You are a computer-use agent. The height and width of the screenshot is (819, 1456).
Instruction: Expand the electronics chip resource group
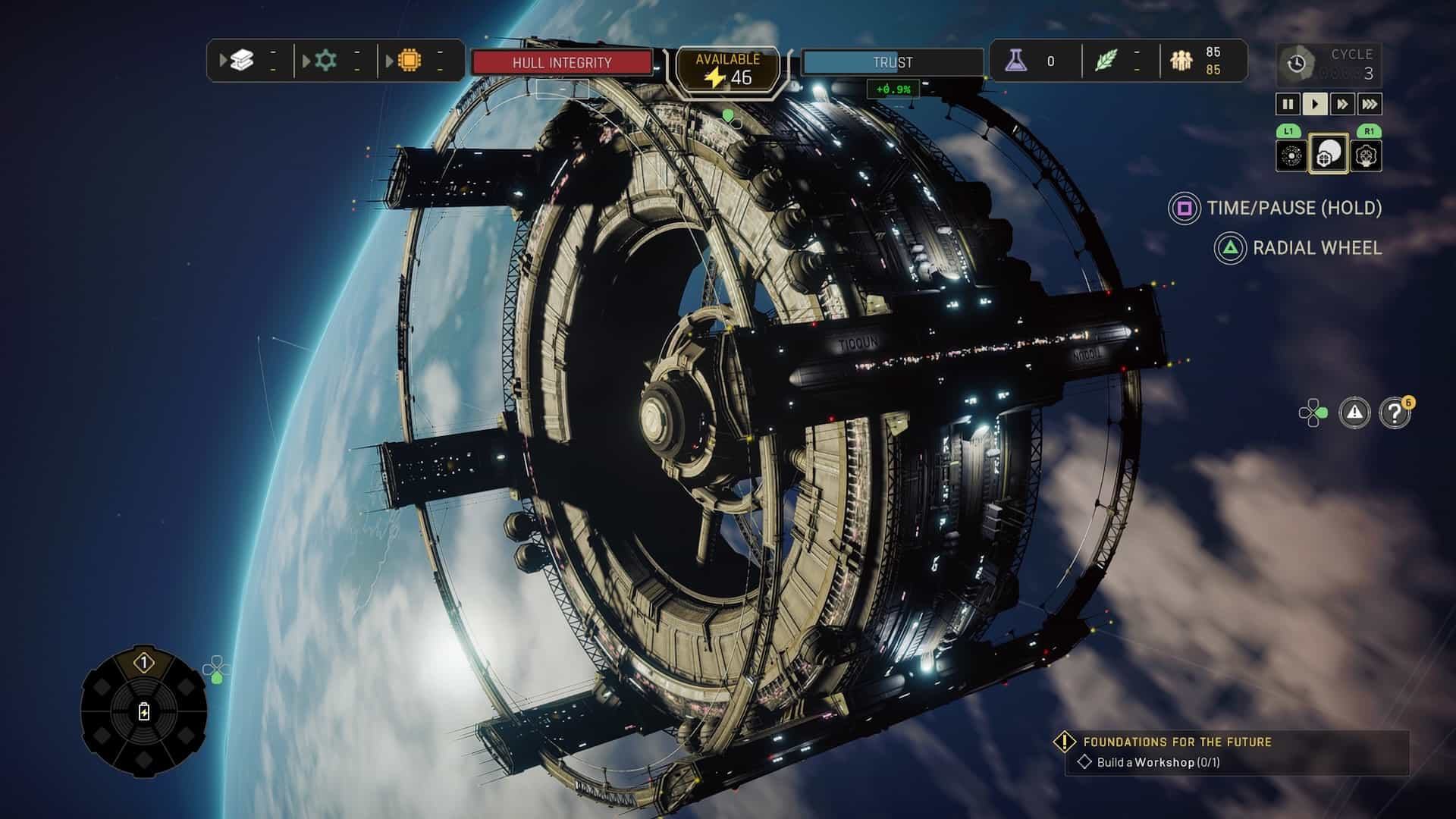pos(409,61)
